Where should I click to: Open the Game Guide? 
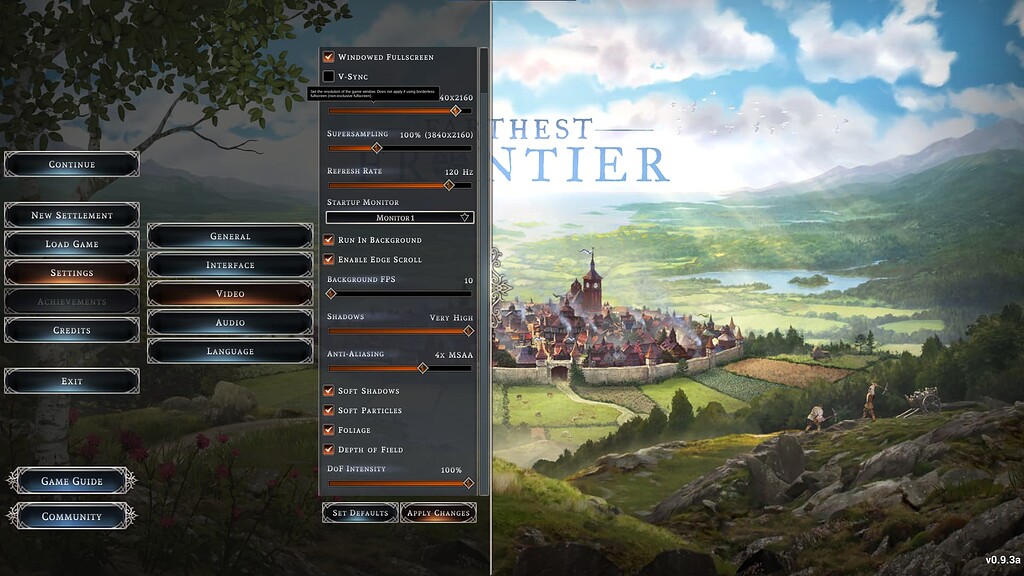[x=72, y=481]
